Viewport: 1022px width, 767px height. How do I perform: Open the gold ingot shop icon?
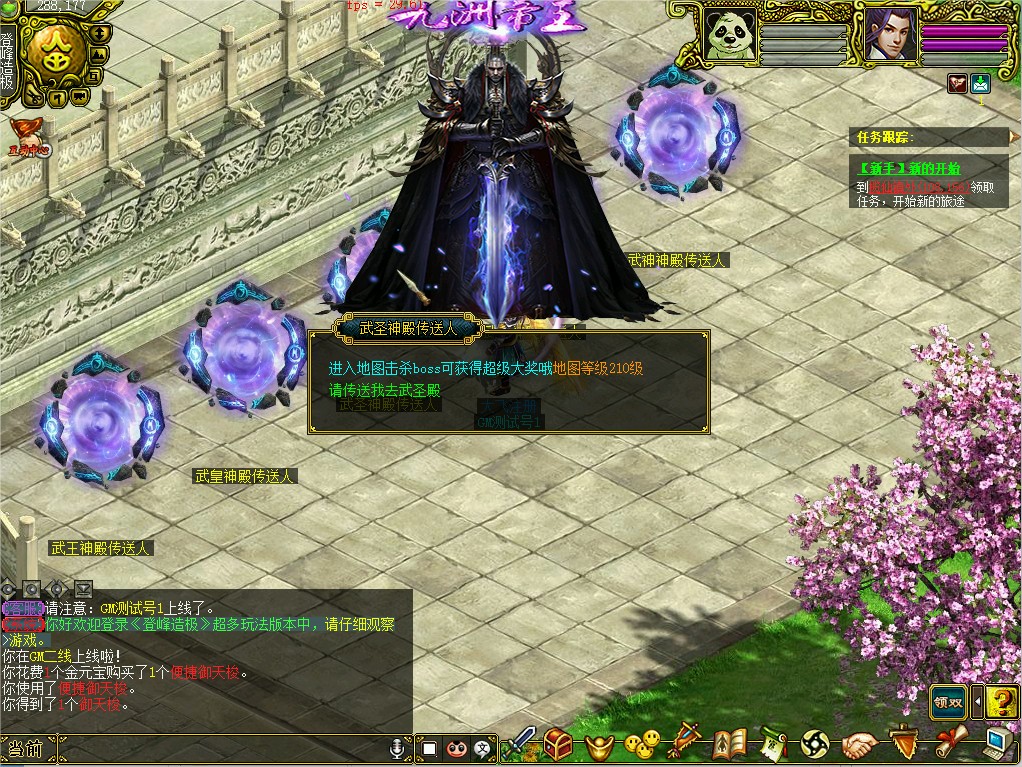599,744
